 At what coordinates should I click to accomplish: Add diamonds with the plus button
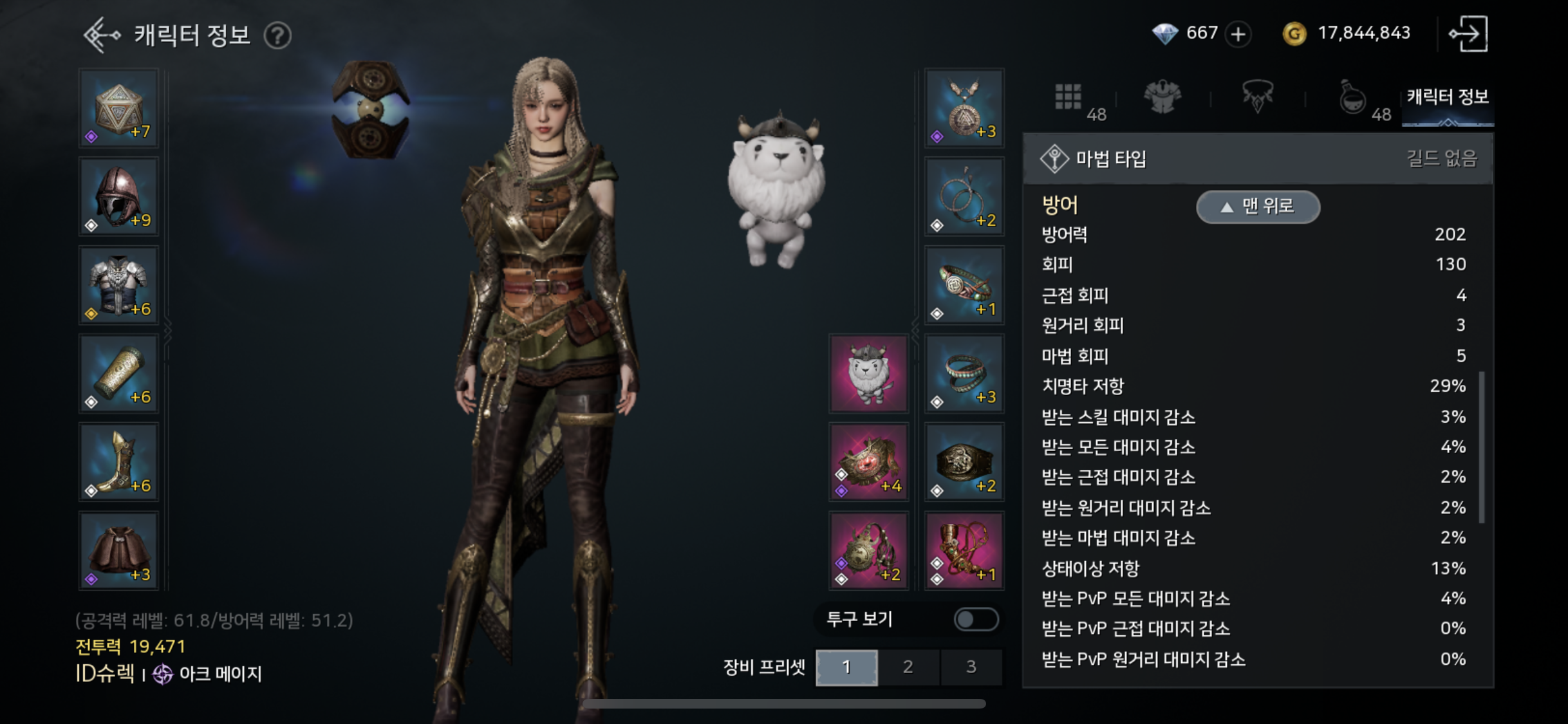1238,34
